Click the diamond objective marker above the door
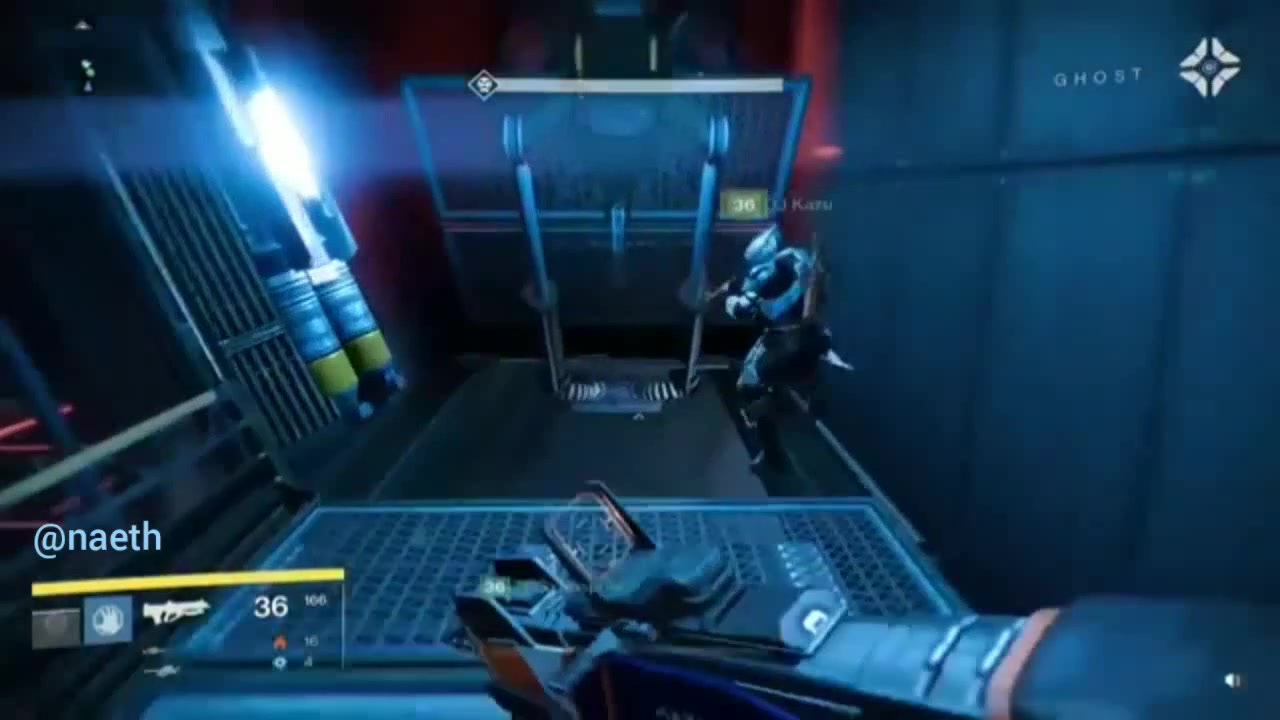The height and width of the screenshot is (720, 1280). [483, 86]
